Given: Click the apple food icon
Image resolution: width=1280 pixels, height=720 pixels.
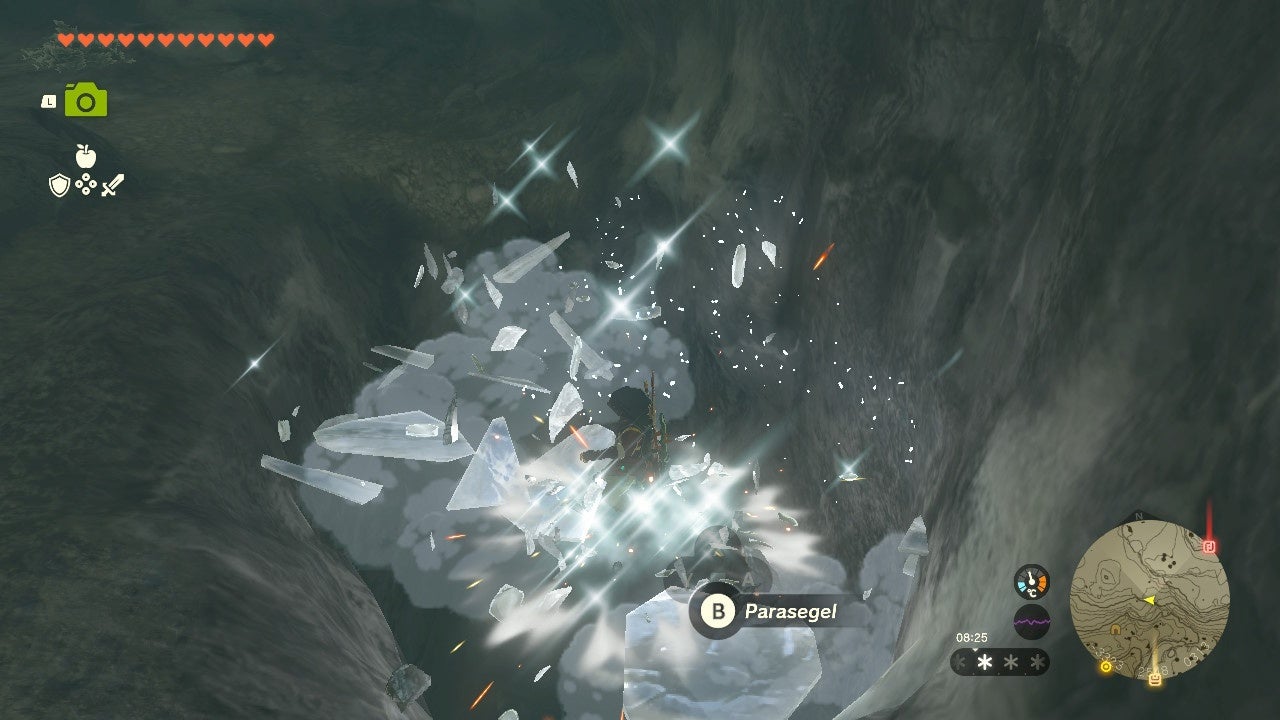Looking at the screenshot, I should click(86, 156).
